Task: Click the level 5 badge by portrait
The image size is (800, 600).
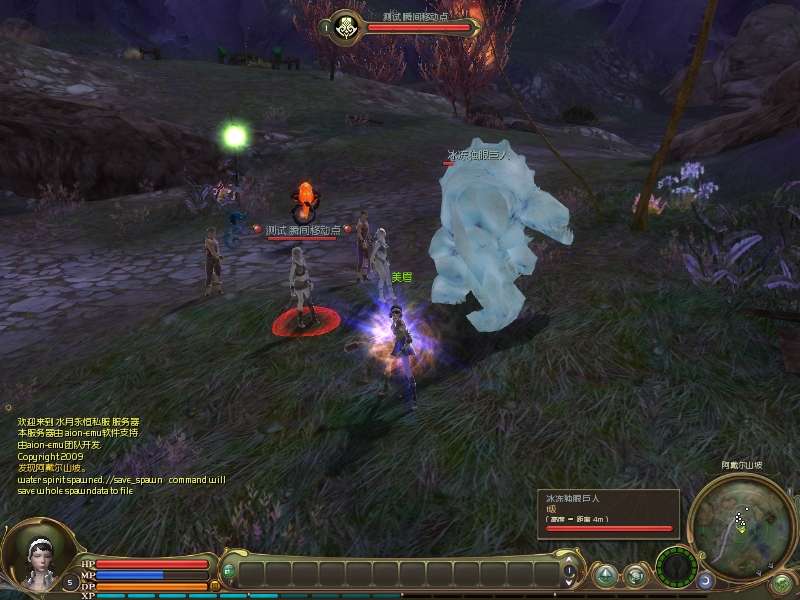Action: (x=70, y=581)
